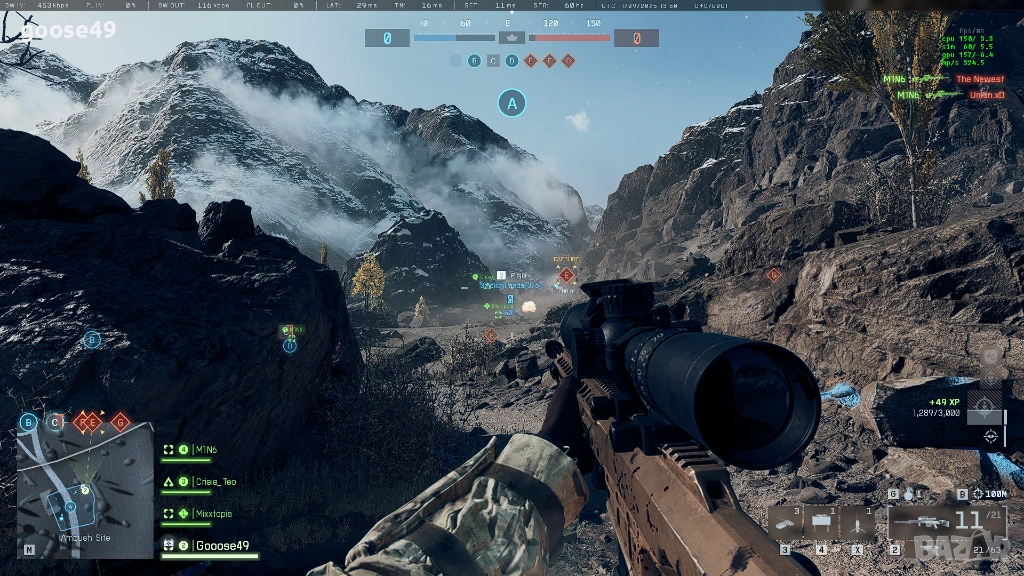Click enemy objective G diamond above minimap
The width and height of the screenshot is (1024, 576).
coord(120,422)
